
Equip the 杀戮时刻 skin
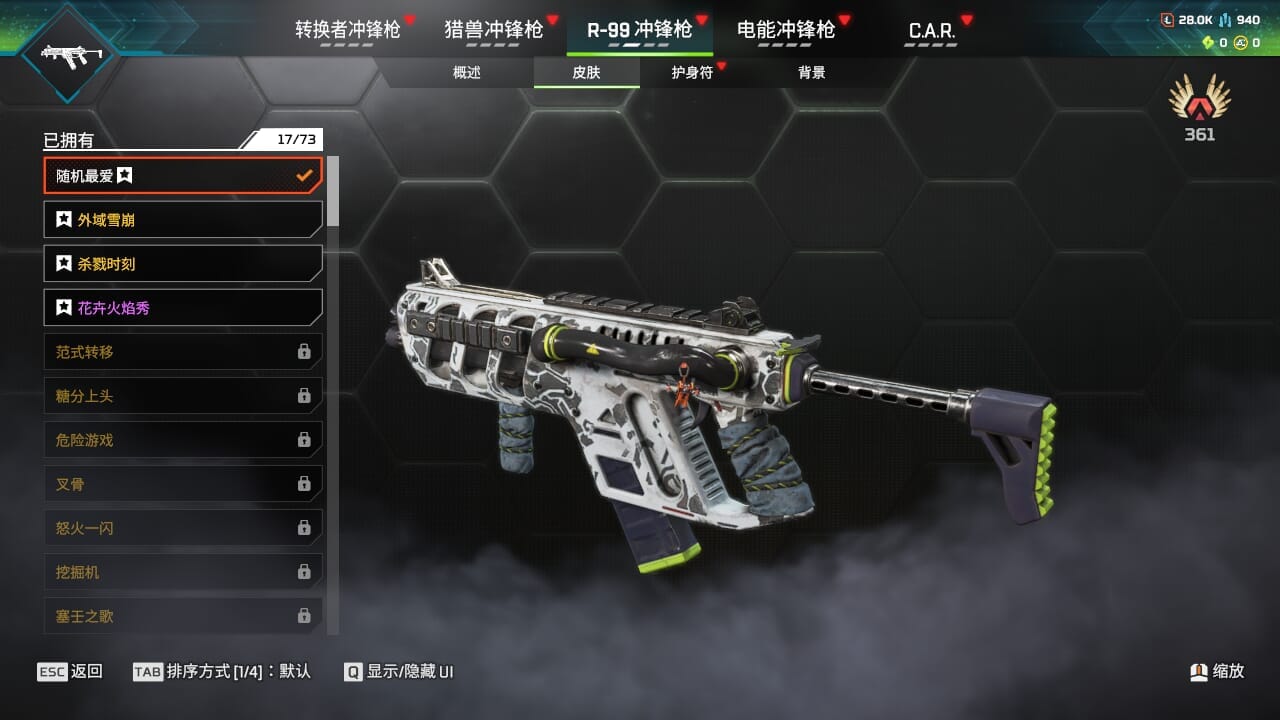(x=183, y=264)
